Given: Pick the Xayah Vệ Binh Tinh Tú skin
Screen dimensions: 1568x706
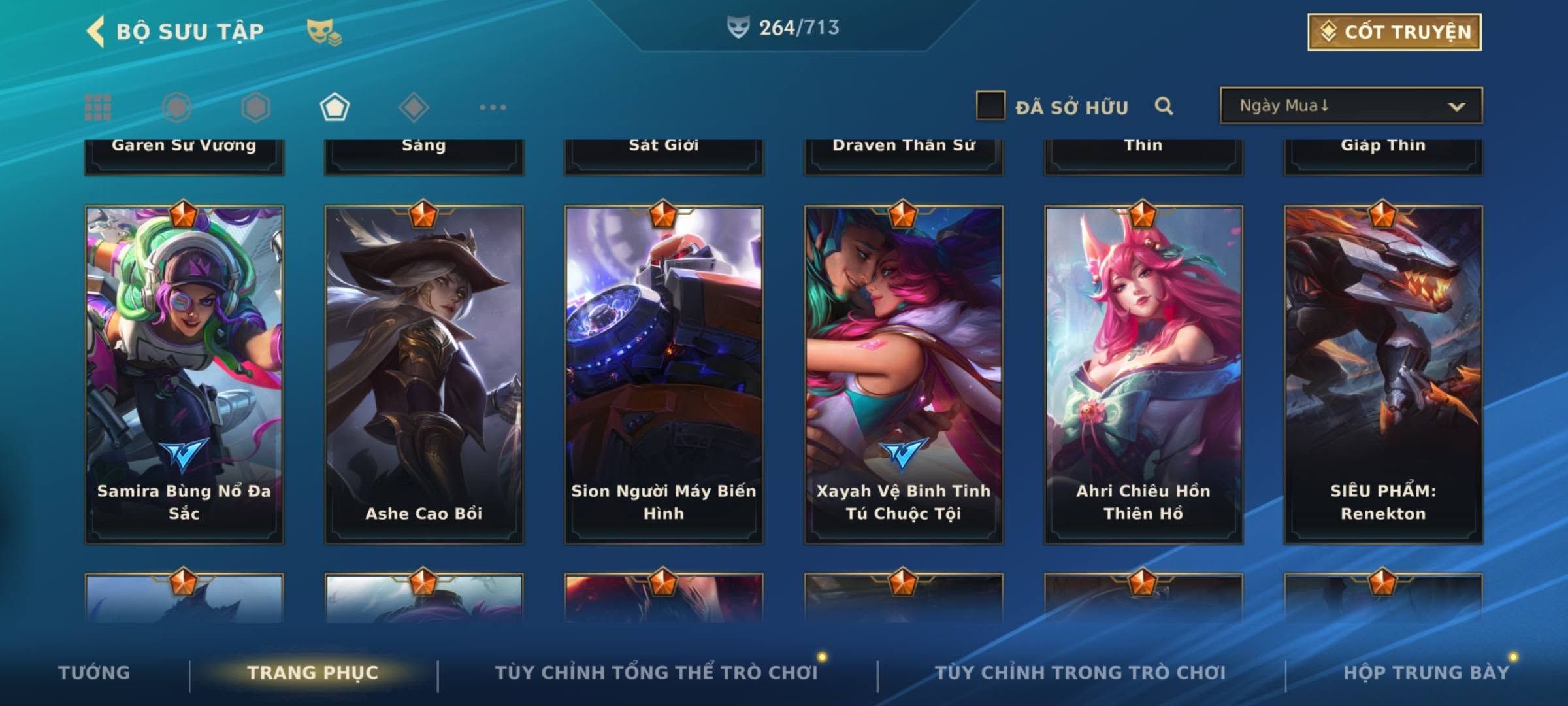Looking at the screenshot, I should (904, 374).
